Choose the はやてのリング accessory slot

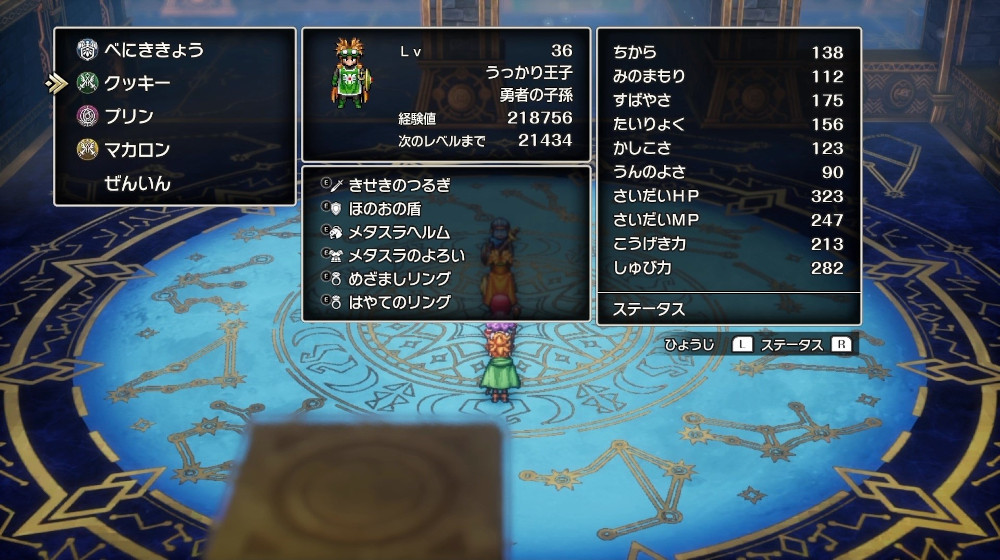point(399,302)
